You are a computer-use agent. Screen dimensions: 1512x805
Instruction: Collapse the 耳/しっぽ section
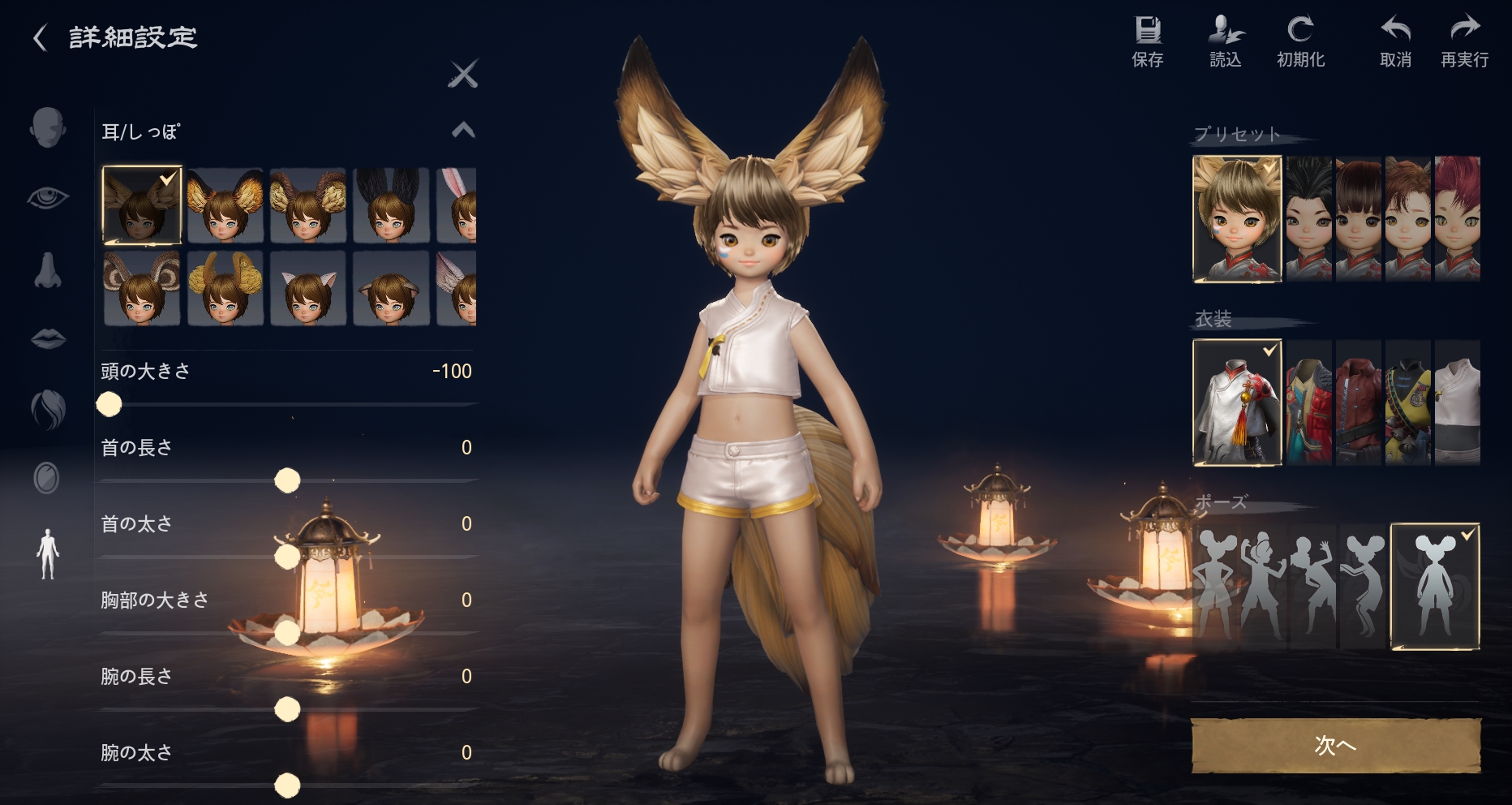[463, 131]
